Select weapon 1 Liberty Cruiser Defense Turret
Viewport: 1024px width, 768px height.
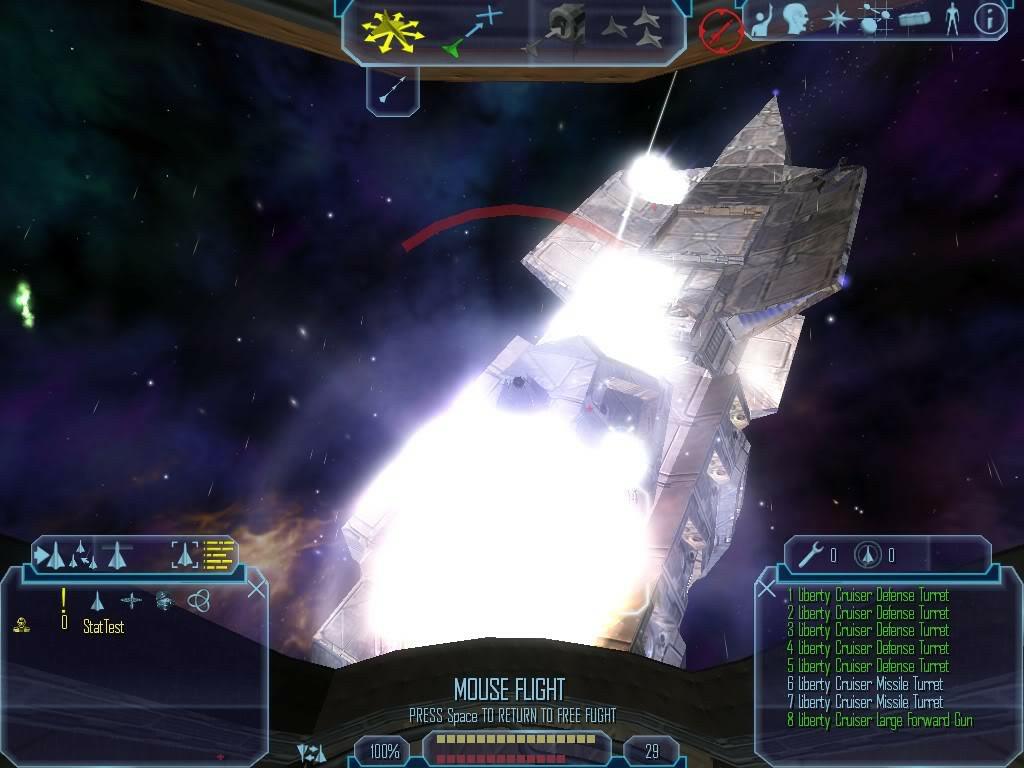click(868, 596)
